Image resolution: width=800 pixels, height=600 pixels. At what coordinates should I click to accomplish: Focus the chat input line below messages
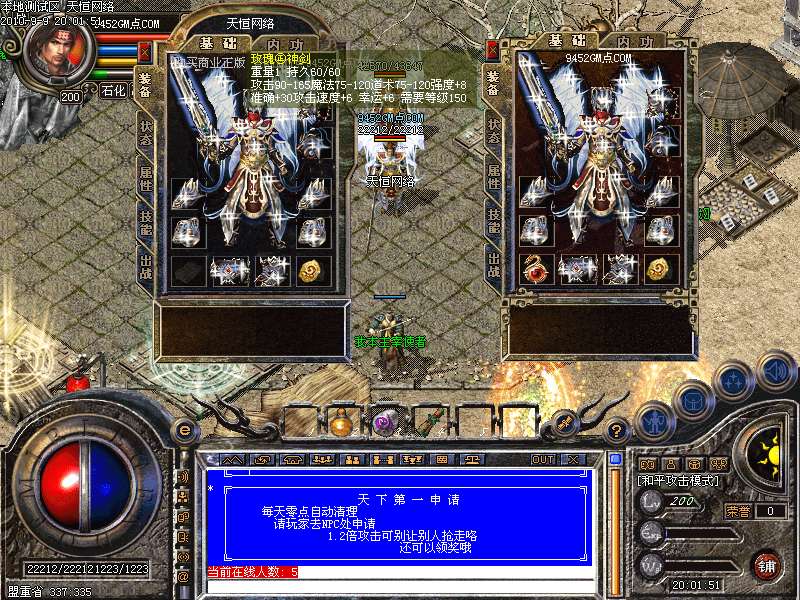[400, 585]
